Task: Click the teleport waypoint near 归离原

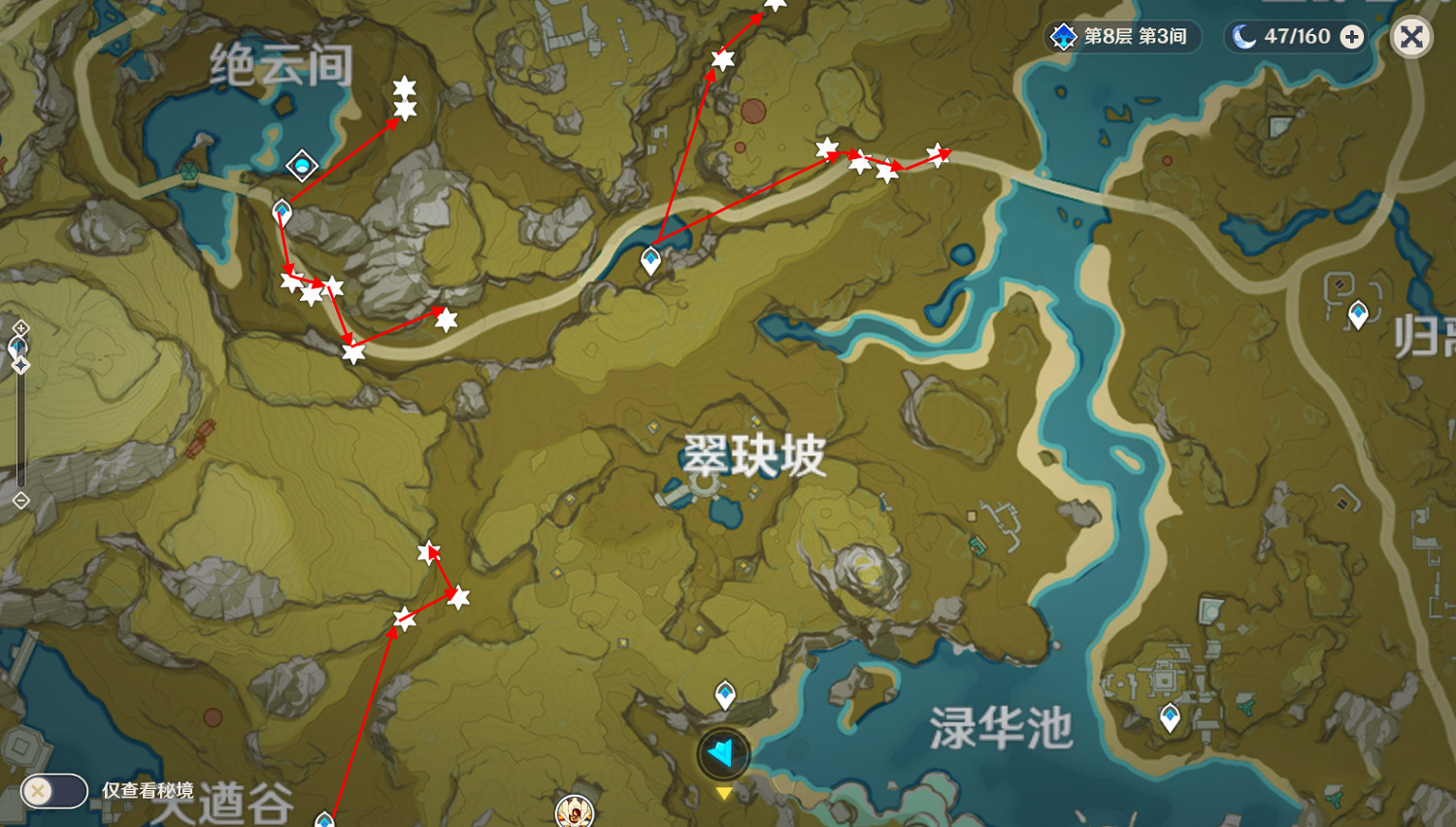Action: click(x=1358, y=313)
